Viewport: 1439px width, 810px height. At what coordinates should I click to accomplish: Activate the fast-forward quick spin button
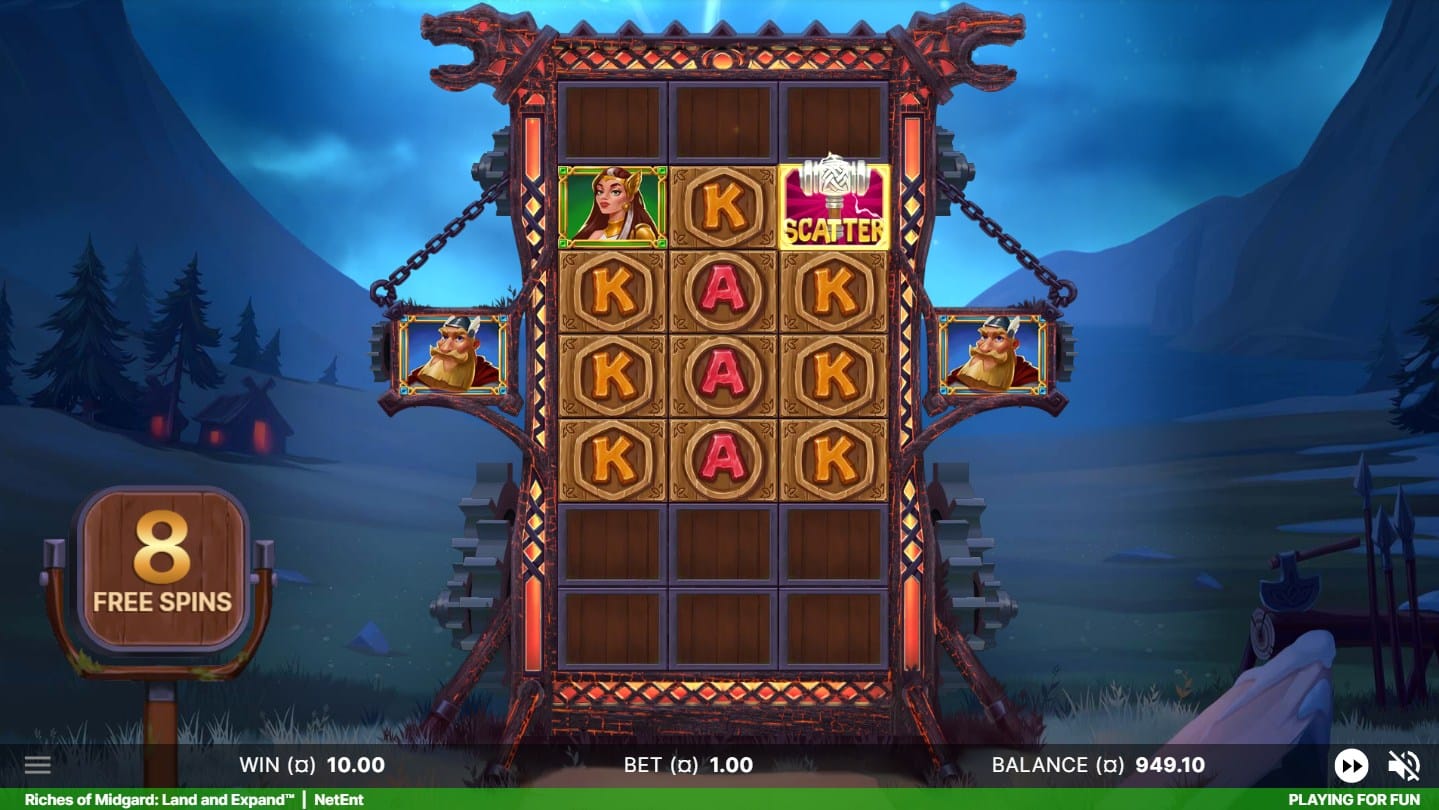coord(1351,766)
